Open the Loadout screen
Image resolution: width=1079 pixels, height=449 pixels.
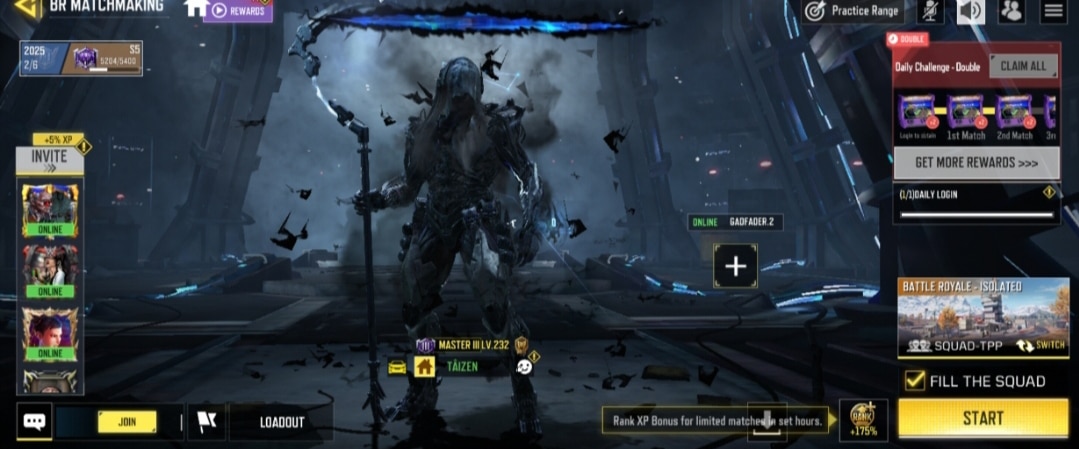(281, 422)
